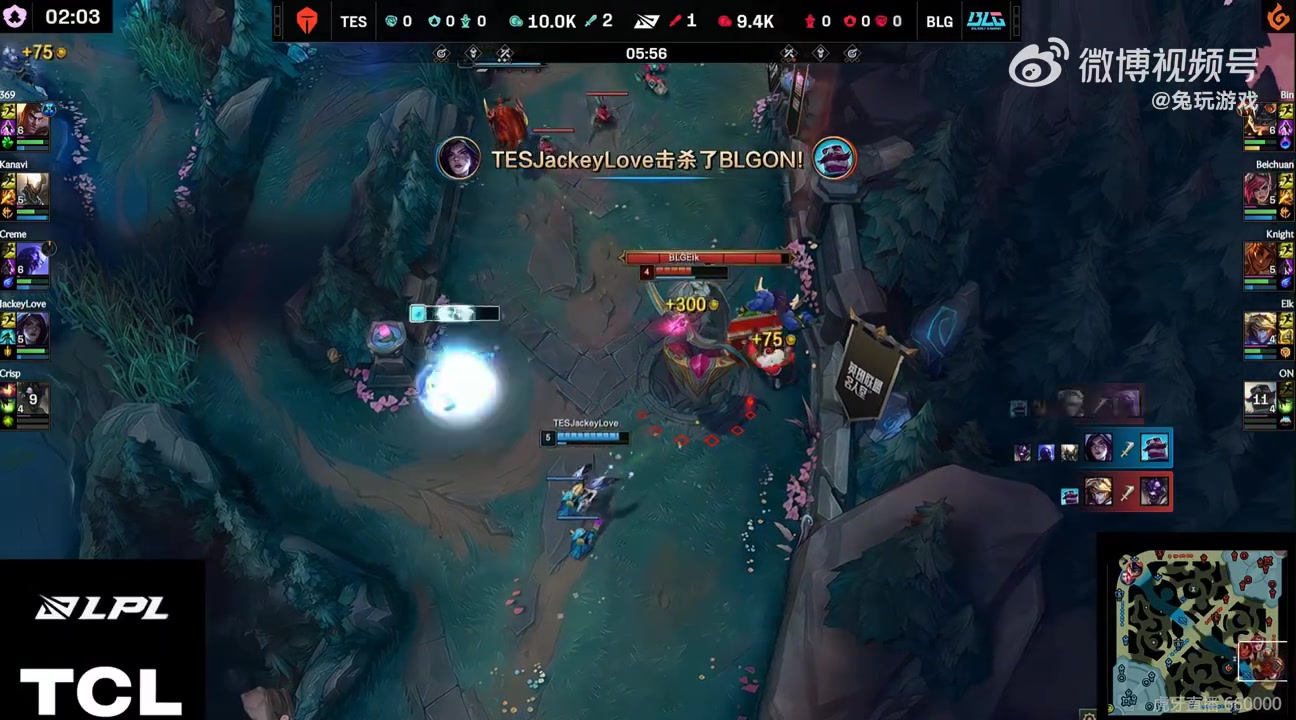This screenshot has height=720, width=1296.
Task: Click the red-highlighted kill feed entry
Action: point(1114,492)
